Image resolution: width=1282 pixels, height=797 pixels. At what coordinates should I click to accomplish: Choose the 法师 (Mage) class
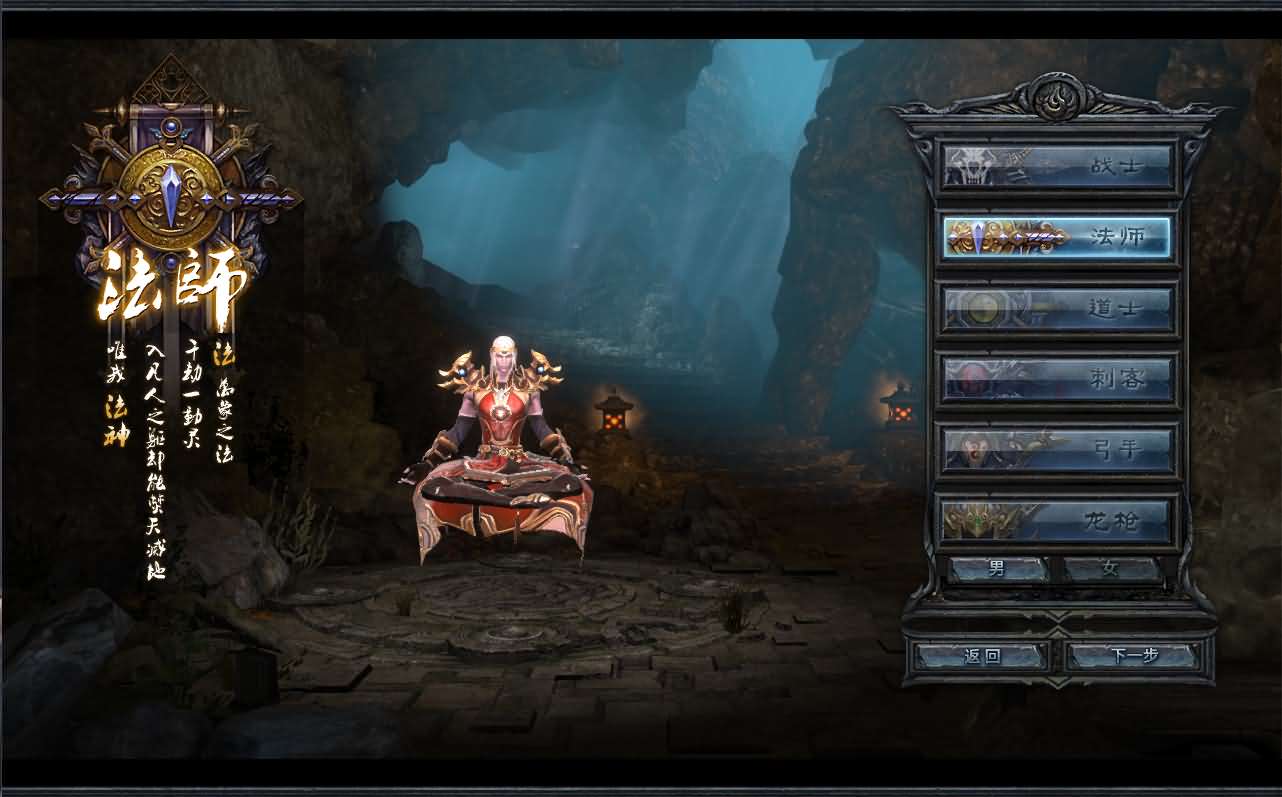coord(1057,237)
